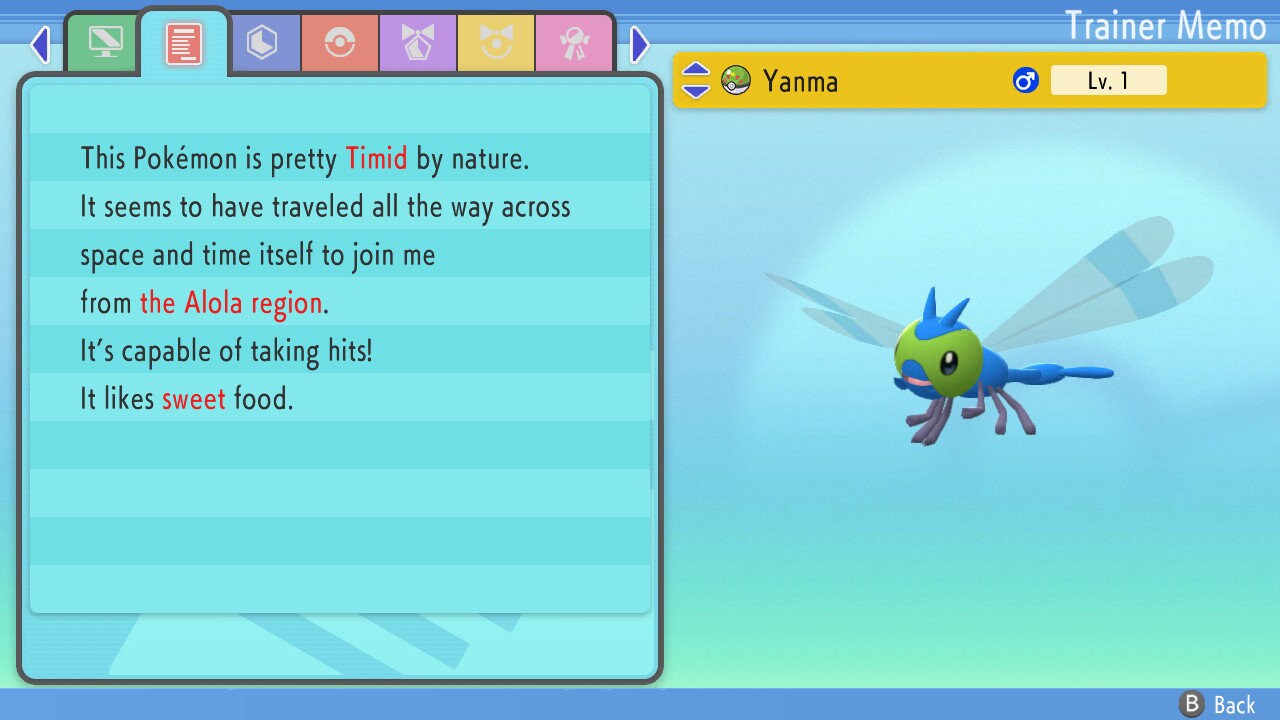Switch to the green monitor summary tab

(x=105, y=42)
